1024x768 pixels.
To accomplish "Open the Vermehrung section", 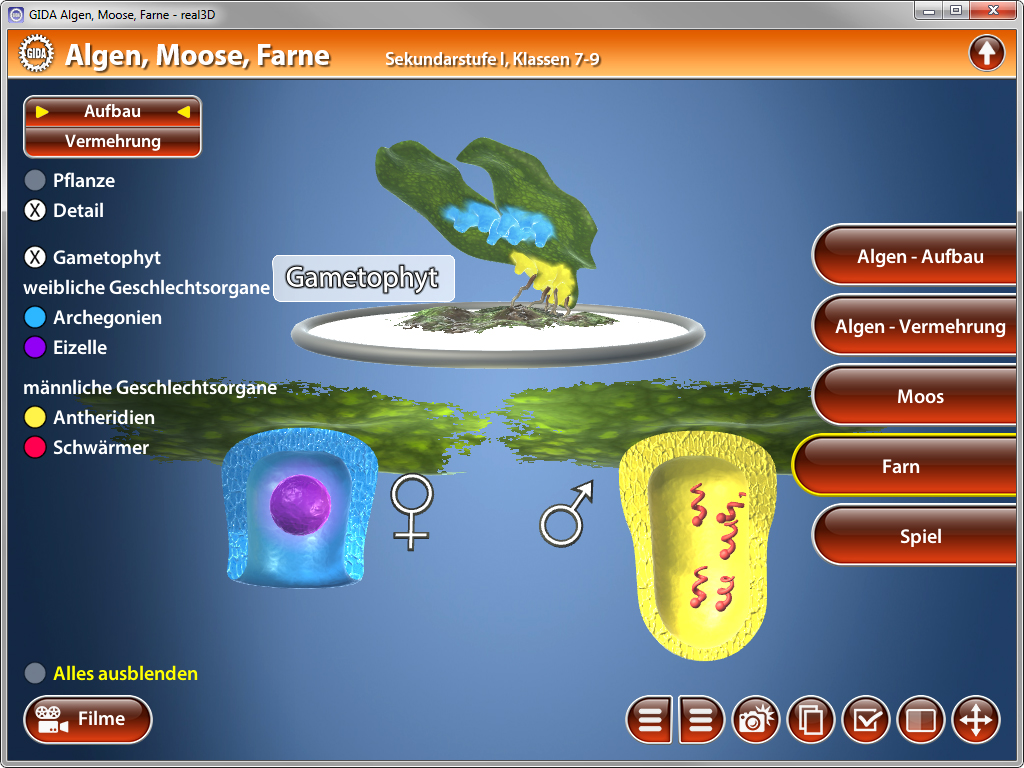I will tap(112, 142).
